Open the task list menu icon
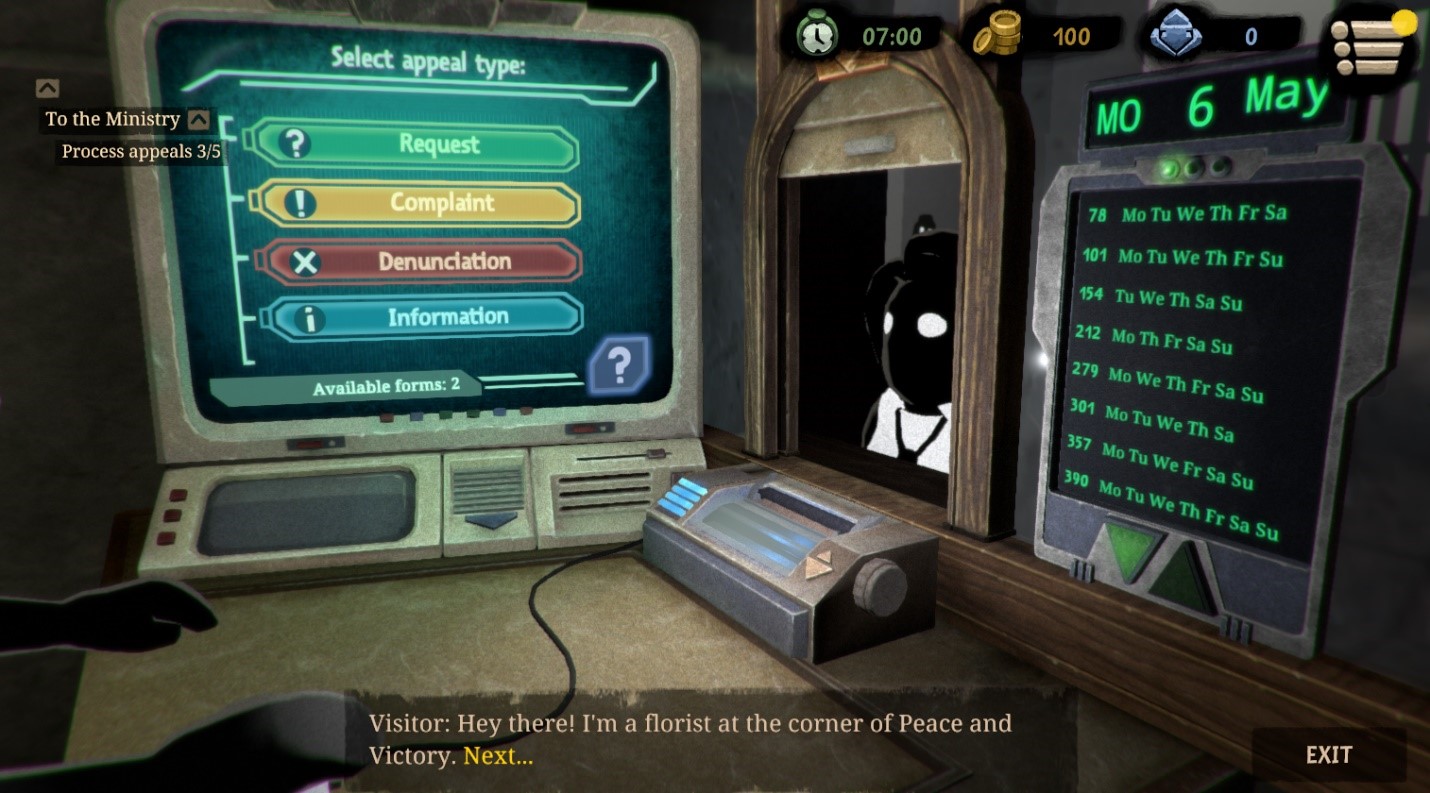Image resolution: width=1430 pixels, height=793 pixels. [1370, 45]
